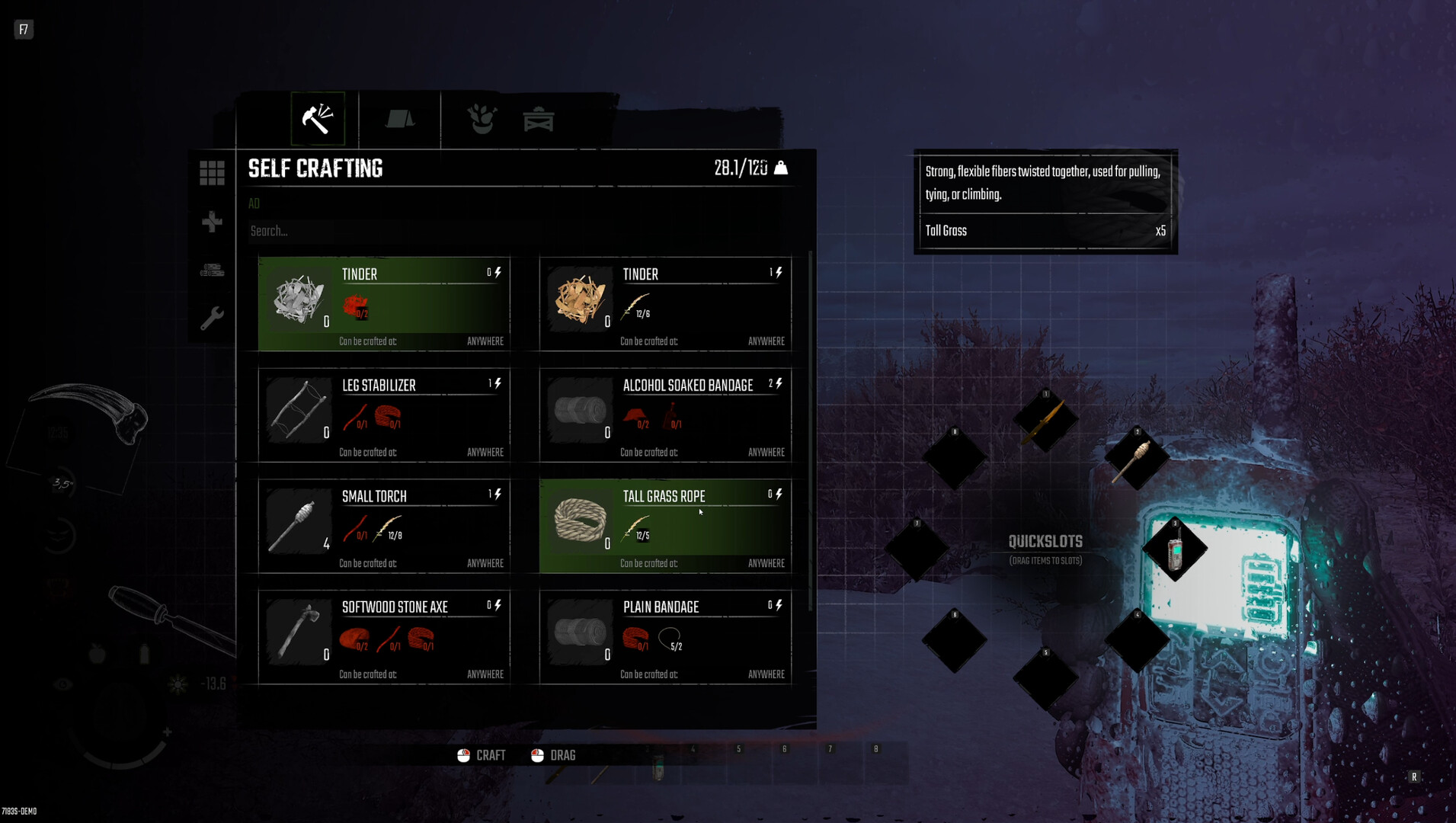Select the torch quickslot diamond
This screenshot has width=1456, height=823.
1138,457
